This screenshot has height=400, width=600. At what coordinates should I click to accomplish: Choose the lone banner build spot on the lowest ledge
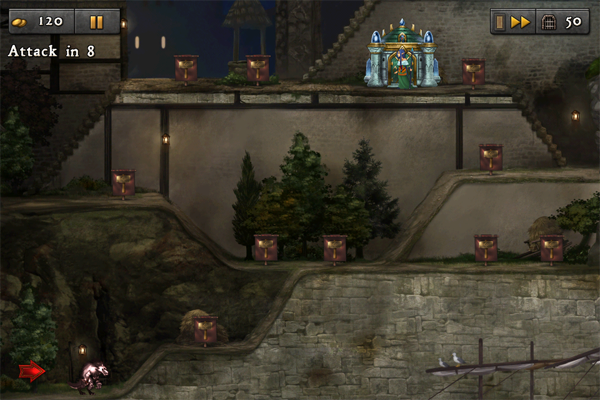click(205, 328)
